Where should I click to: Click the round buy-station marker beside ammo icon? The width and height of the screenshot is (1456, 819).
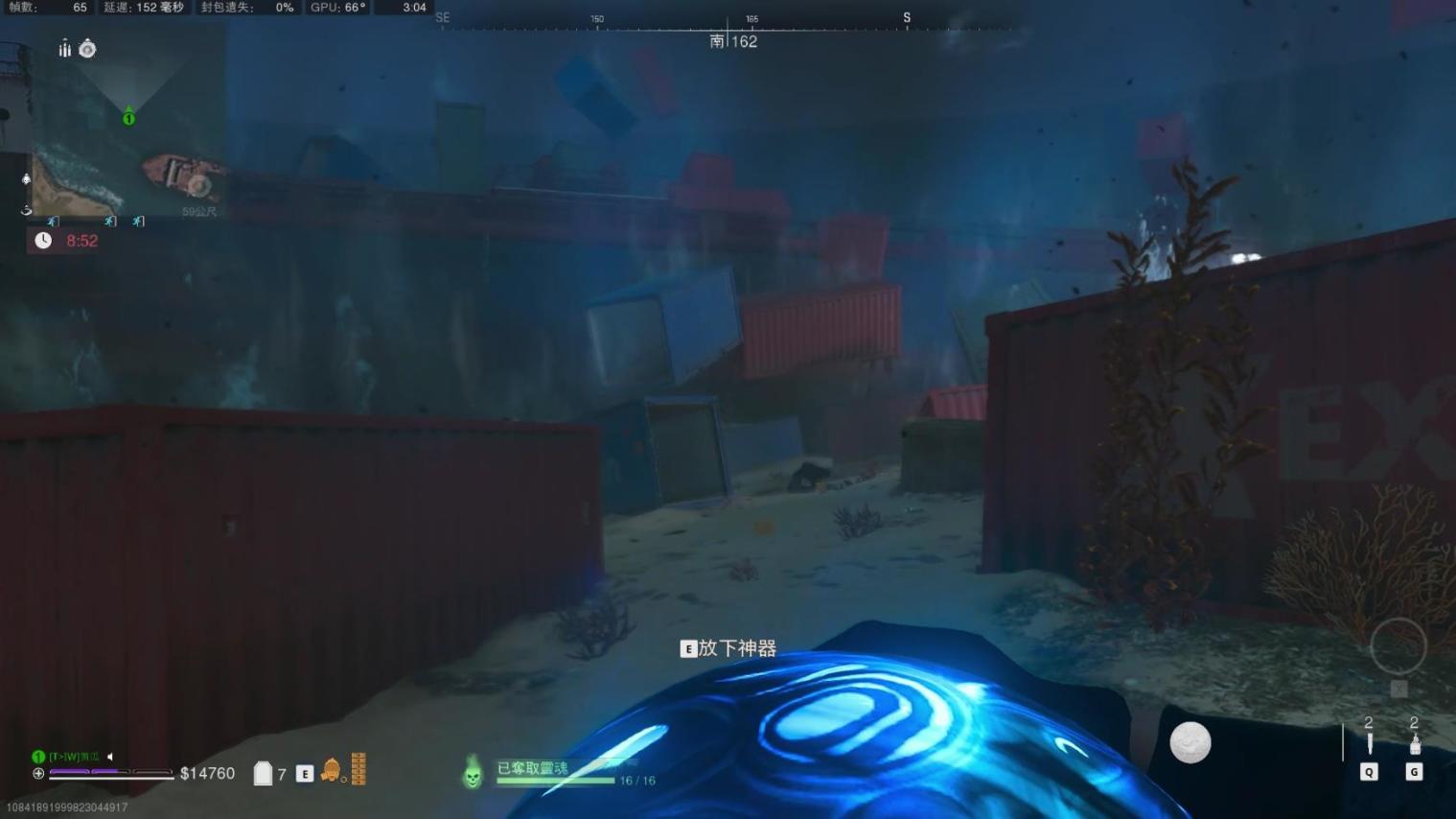87,49
